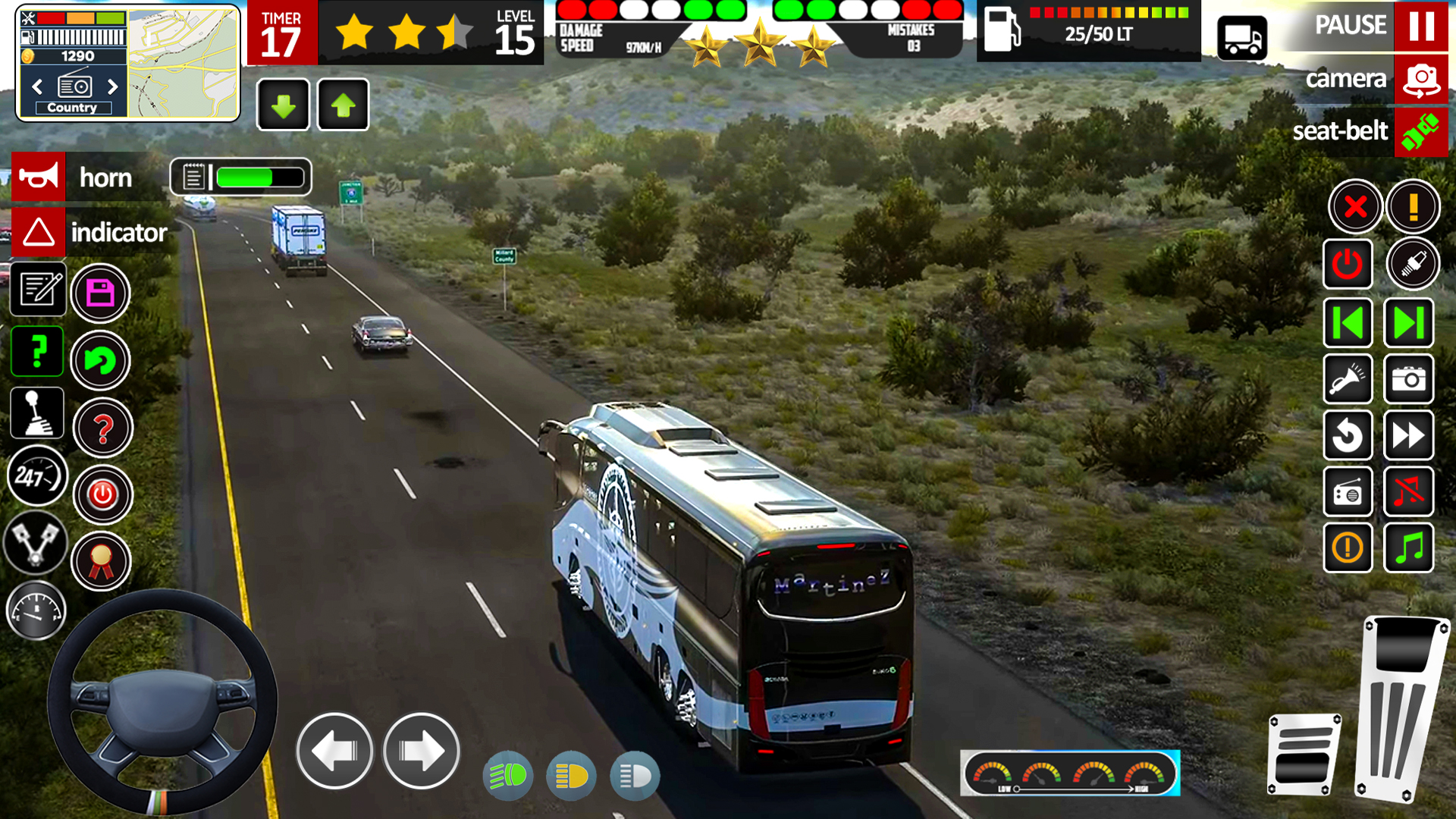Click the green up arrow button
Image resolution: width=1456 pixels, height=819 pixels.
coord(343,105)
